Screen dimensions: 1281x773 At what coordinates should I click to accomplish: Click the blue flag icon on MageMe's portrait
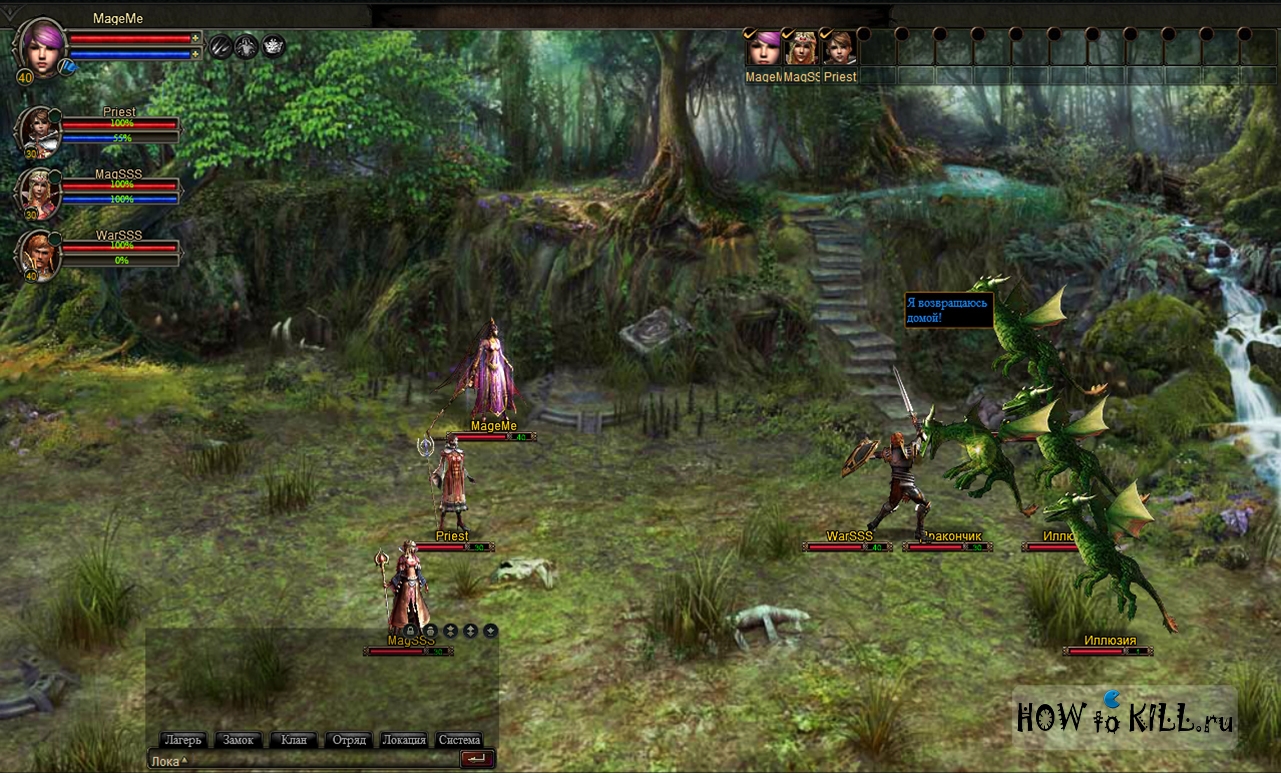point(66,67)
